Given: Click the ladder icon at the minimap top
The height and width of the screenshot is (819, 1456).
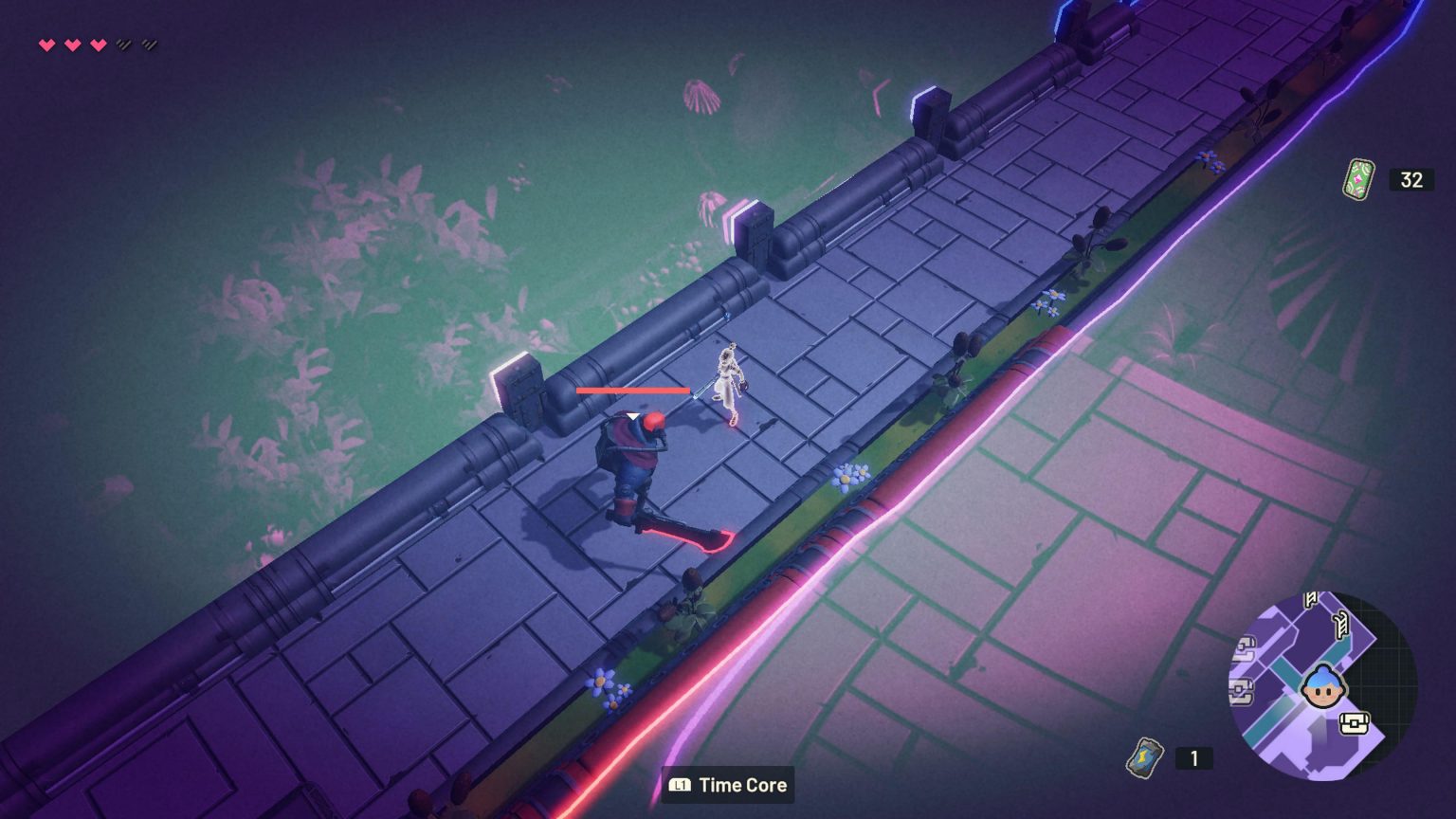Looking at the screenshot, I should pyautogui.click(x=1308, y=600).
